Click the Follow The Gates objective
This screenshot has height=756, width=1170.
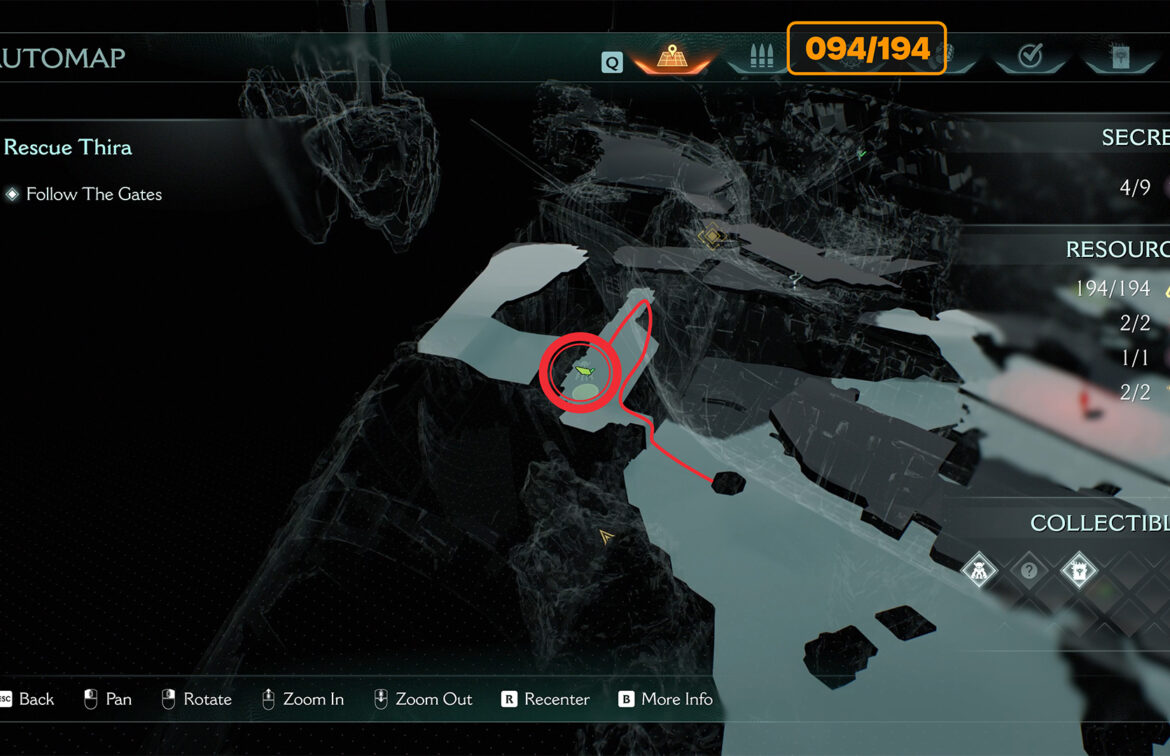[x=94, y=194]
